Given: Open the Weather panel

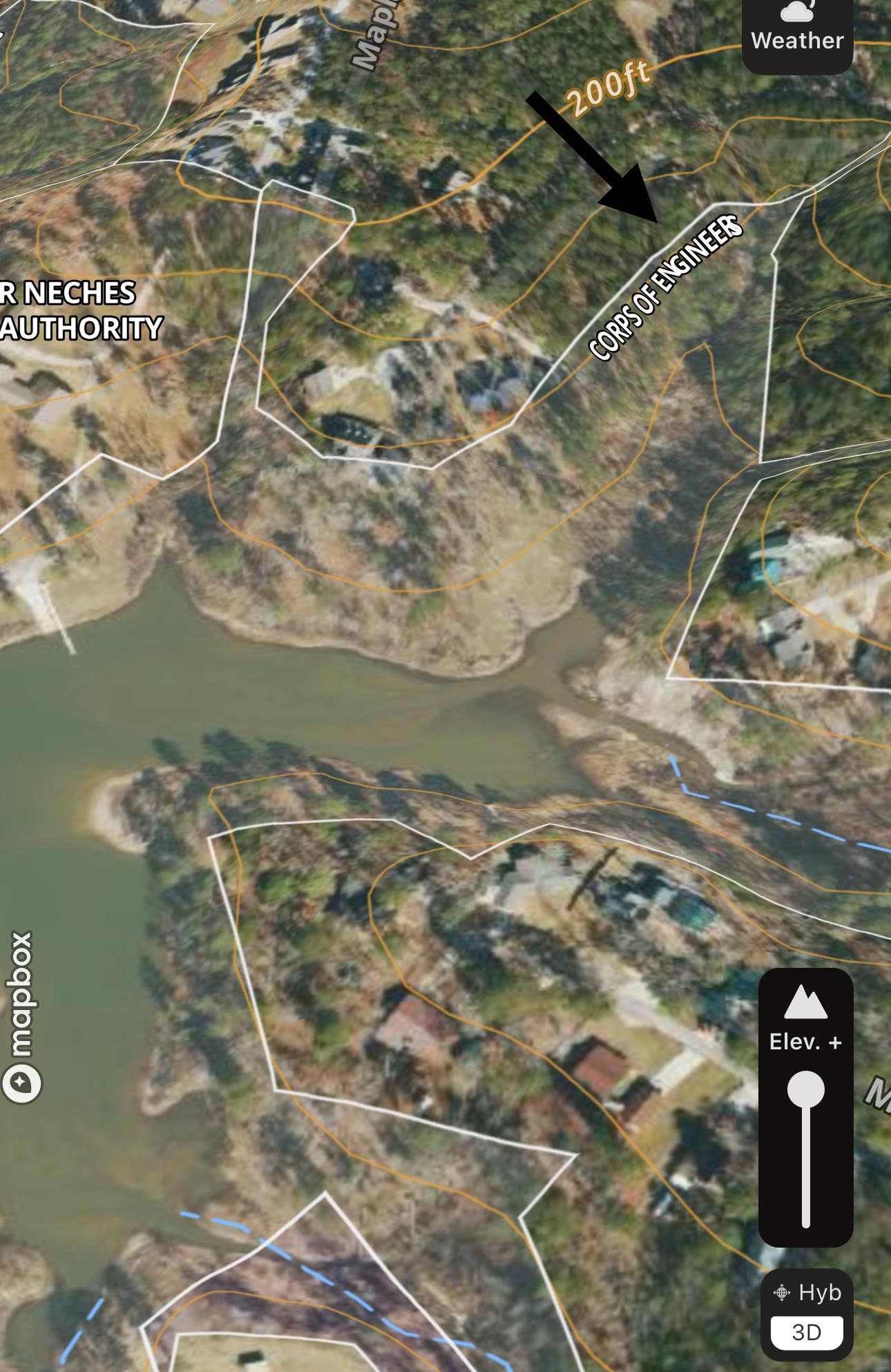Looking at the screenshot, I should coord(797,29).
